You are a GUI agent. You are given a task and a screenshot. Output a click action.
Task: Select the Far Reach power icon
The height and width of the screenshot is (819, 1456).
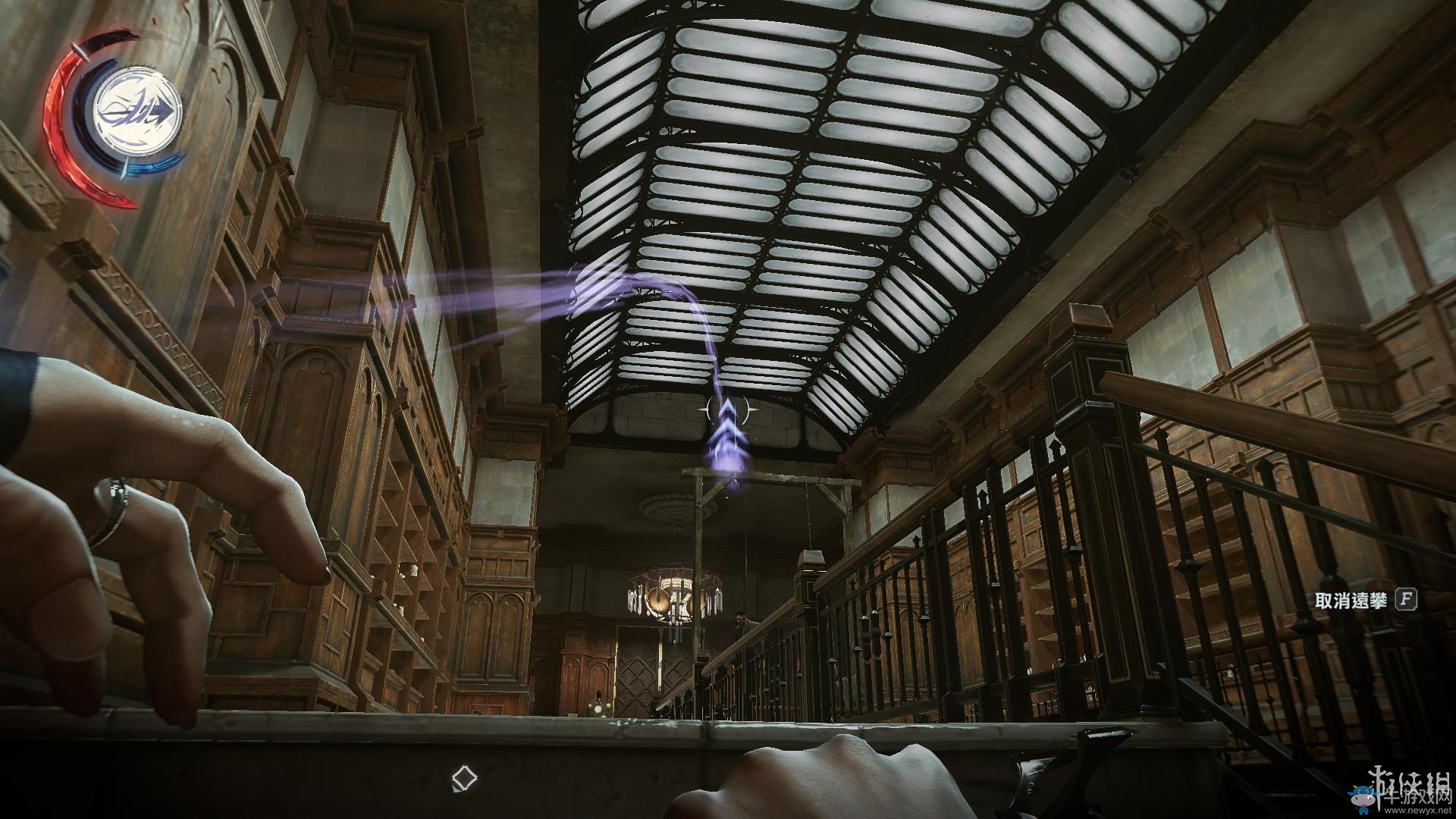click(x=138, y=113)
